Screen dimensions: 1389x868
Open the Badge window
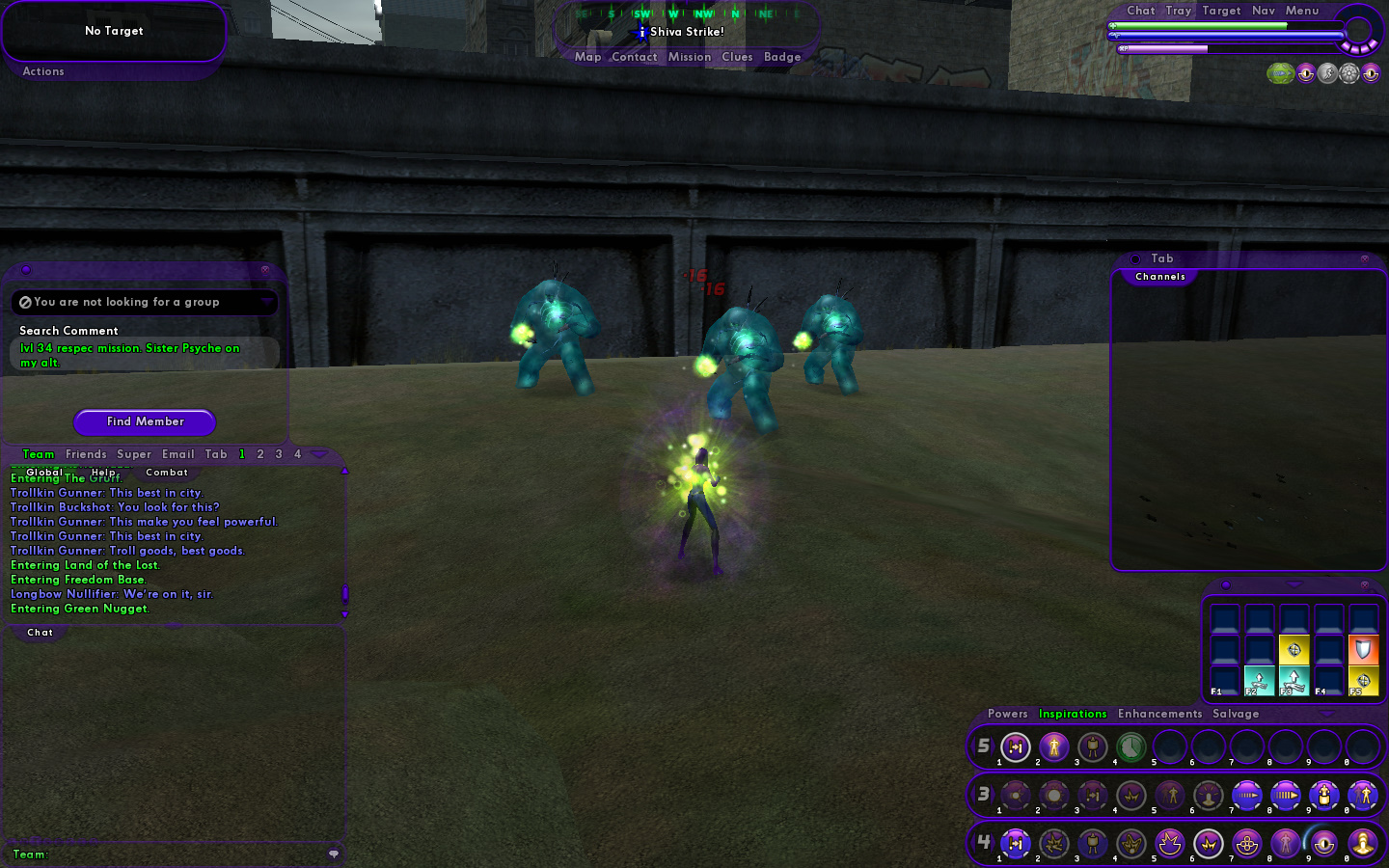pos(782,57)
